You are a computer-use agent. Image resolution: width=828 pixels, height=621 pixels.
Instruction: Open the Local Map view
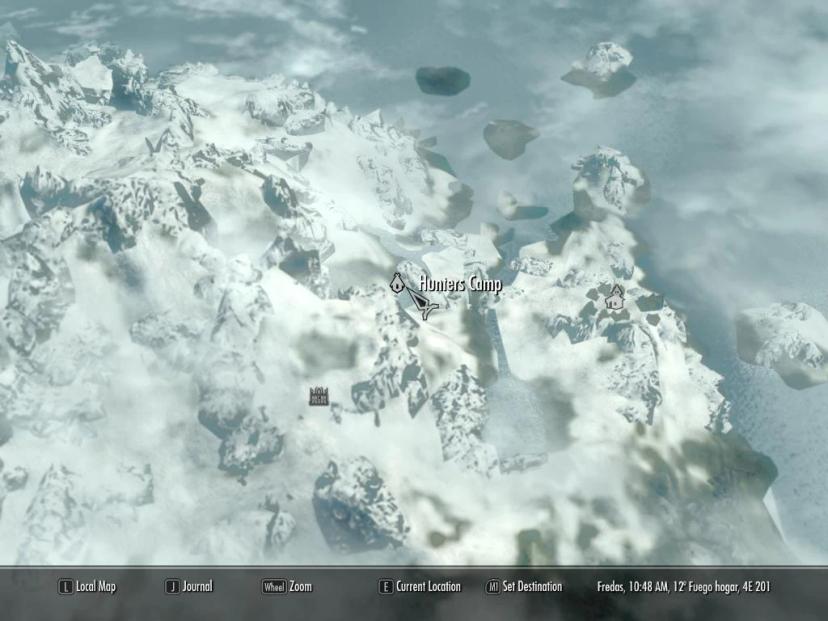point(87,587)
